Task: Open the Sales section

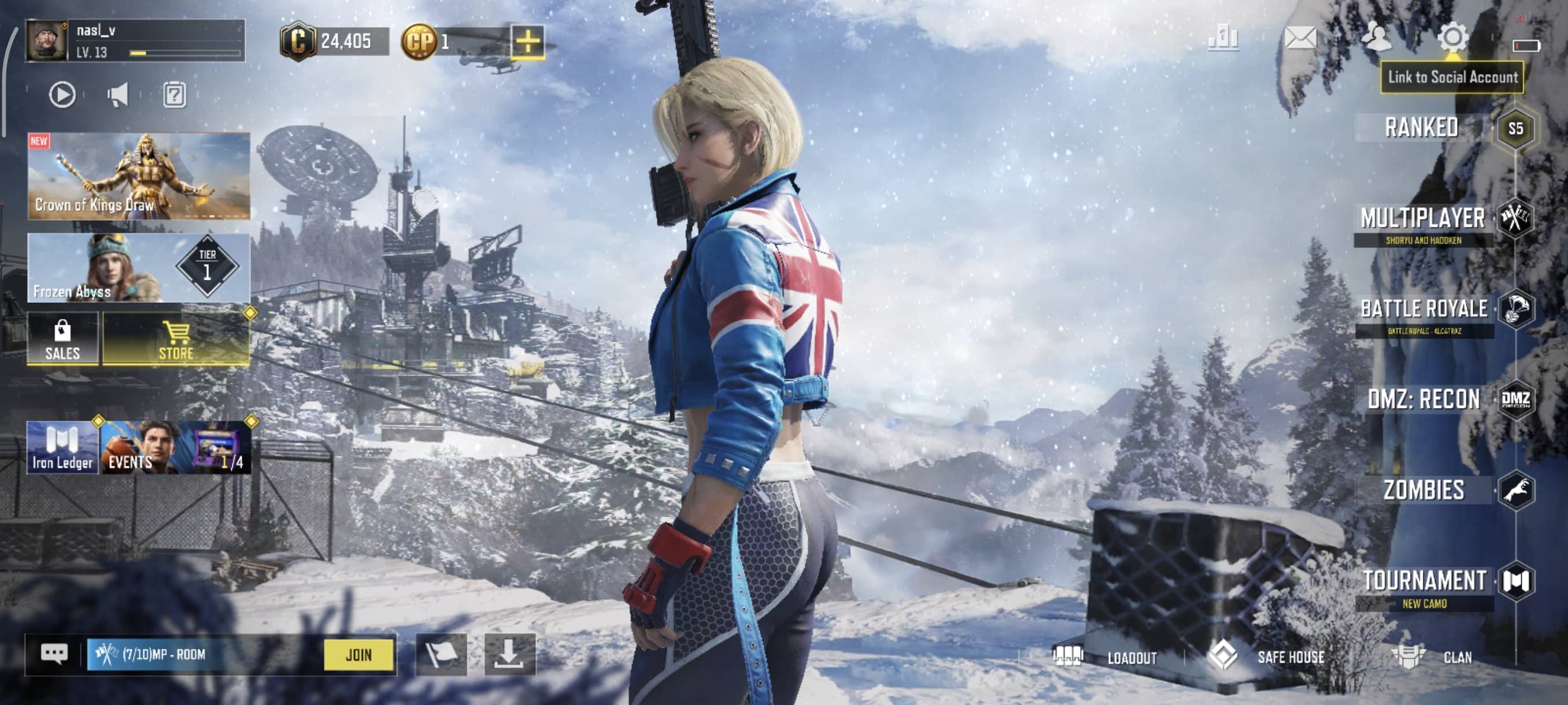Action: pos(62,339)
